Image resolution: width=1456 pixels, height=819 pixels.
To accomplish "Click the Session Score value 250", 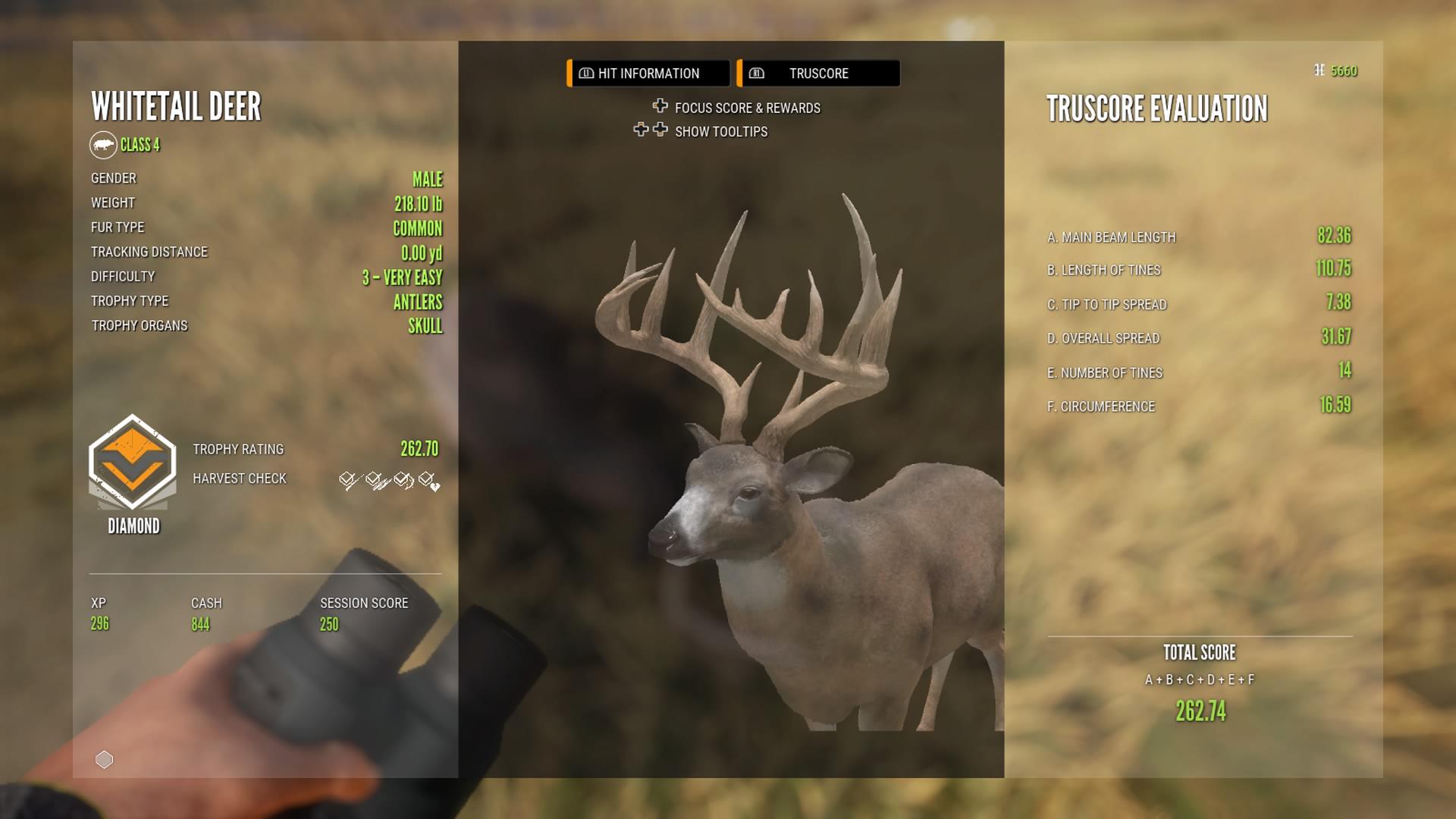I will [331, 624].
